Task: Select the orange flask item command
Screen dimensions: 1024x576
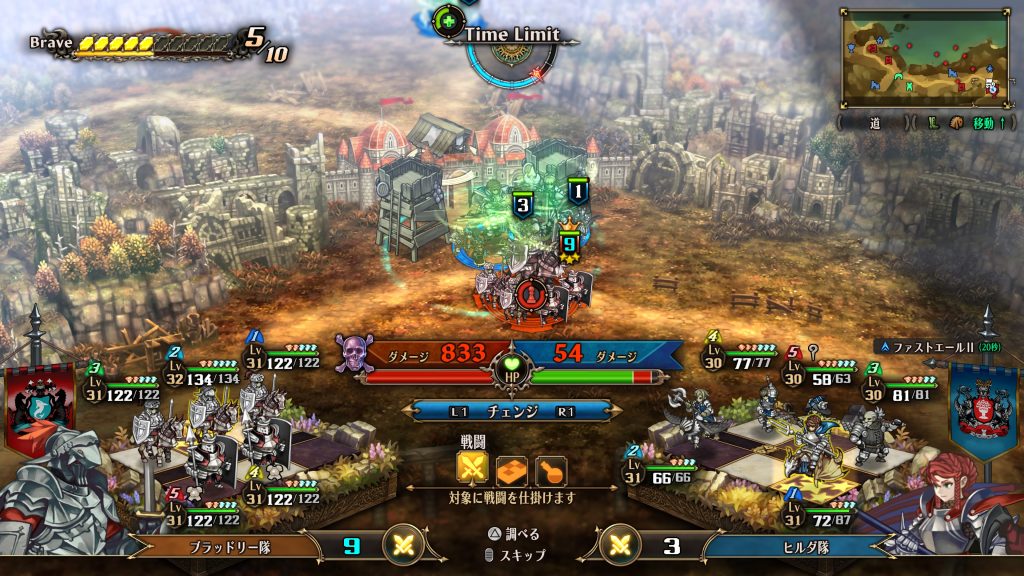Action: pos(551,468)
